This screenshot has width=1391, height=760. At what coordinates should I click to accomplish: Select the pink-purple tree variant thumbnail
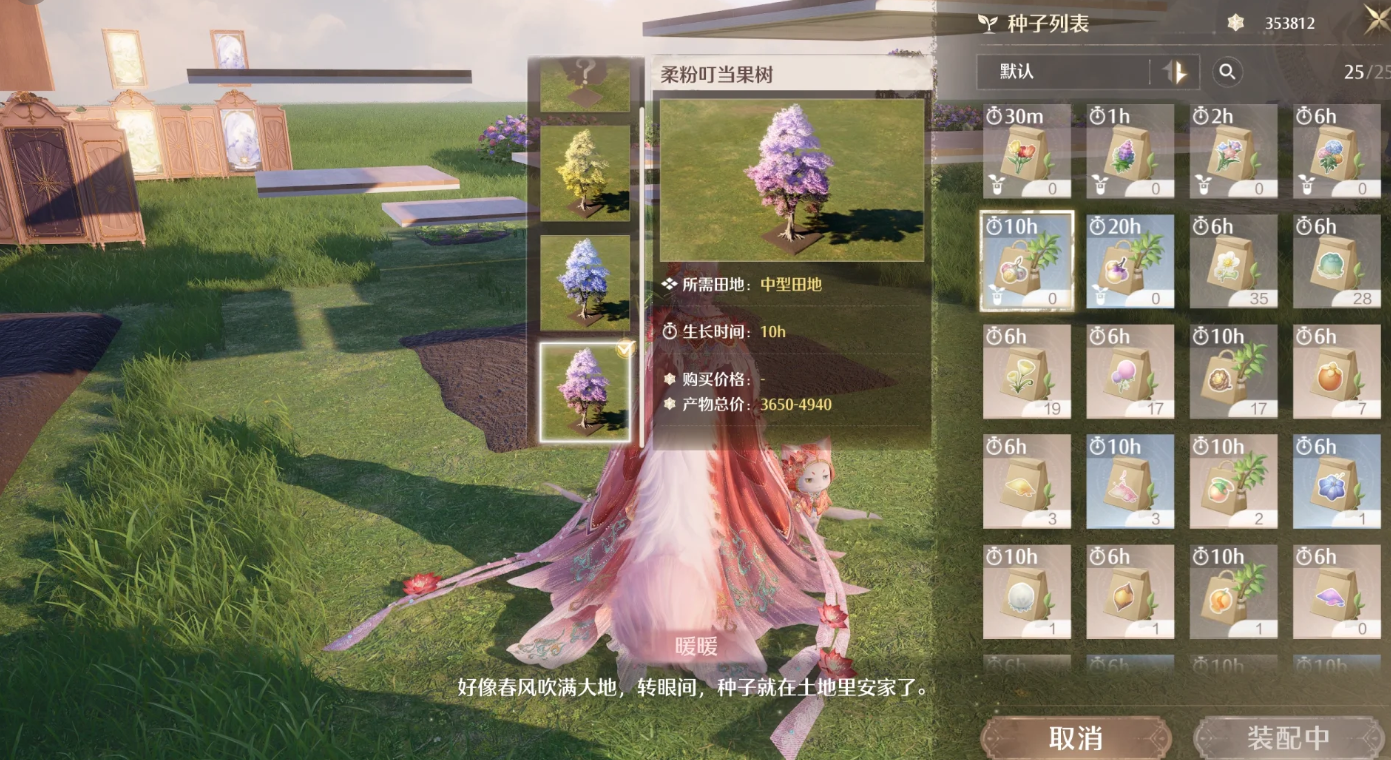click(x=585, y=391)
